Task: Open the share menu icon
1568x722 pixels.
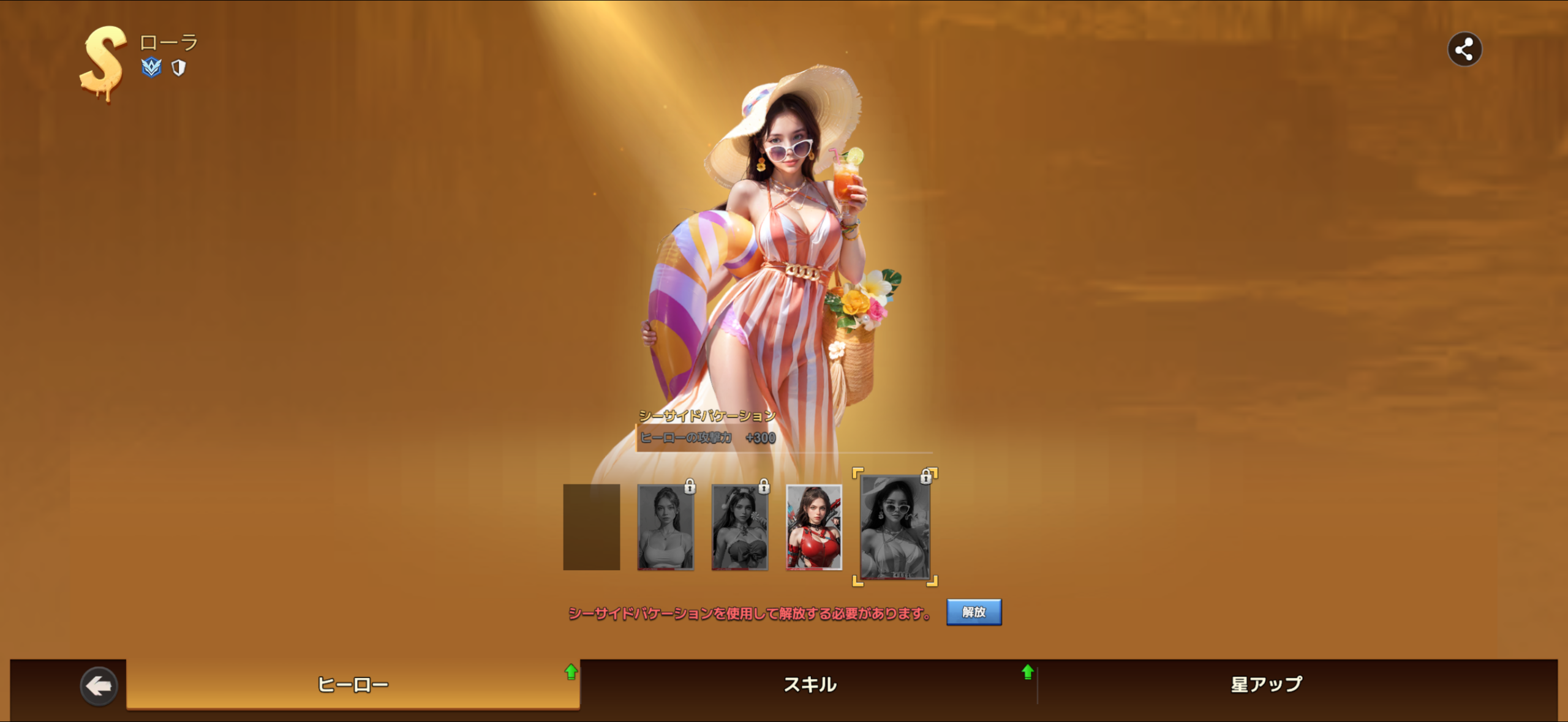Action: point(1464,50)
